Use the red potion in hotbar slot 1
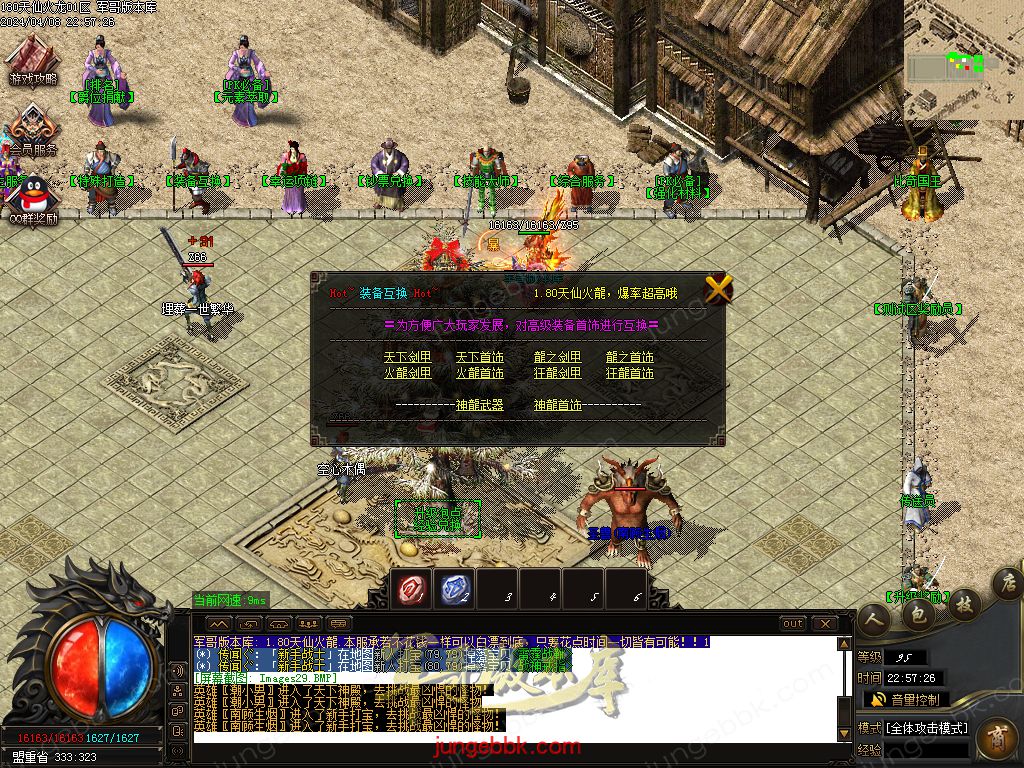This screenshot has height=768, width=1024. (x=413, y=589)
